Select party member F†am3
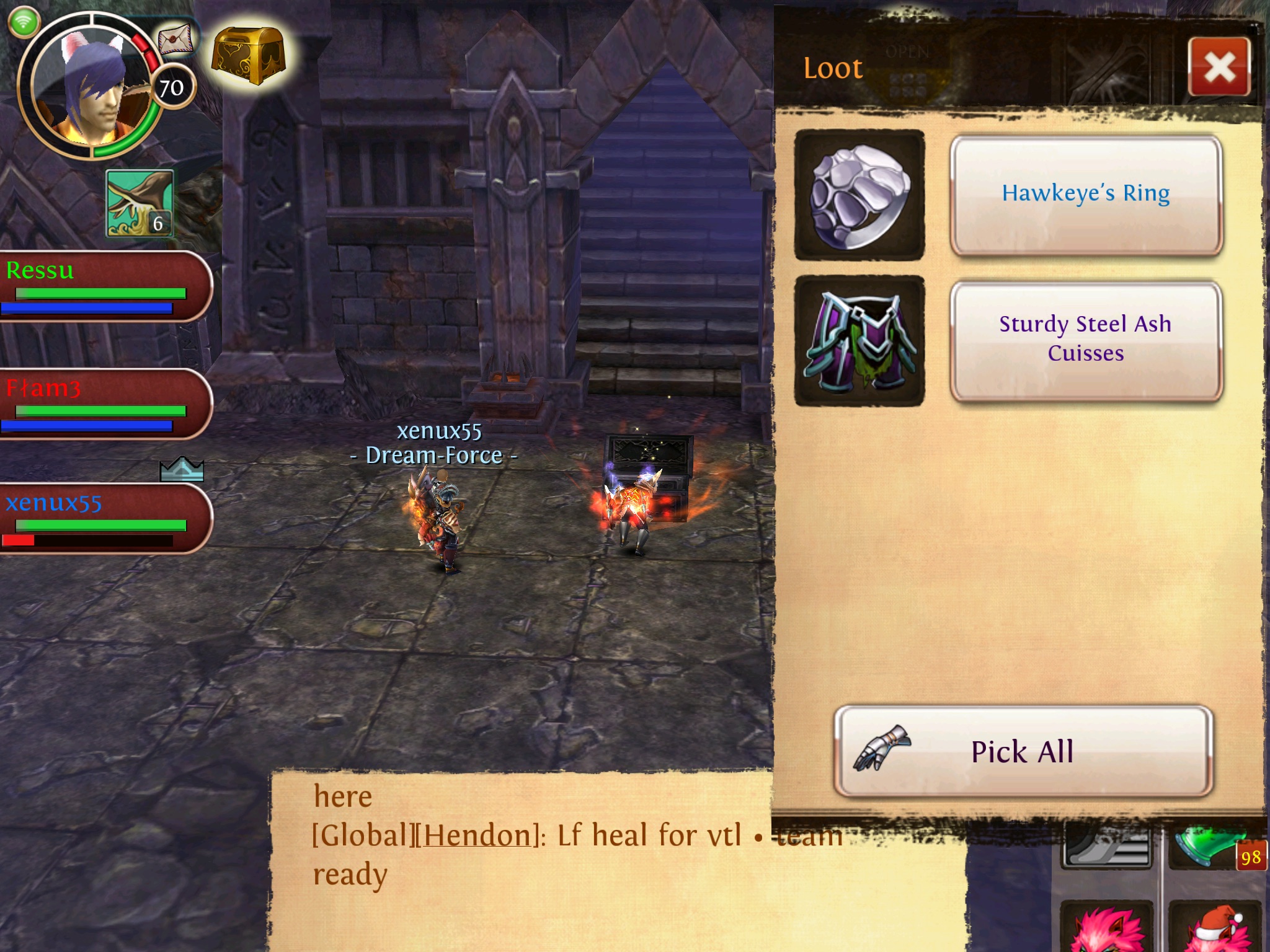The width and height of the screenshot is (1270, 952). pyautogui.click(x=102, y=404)
